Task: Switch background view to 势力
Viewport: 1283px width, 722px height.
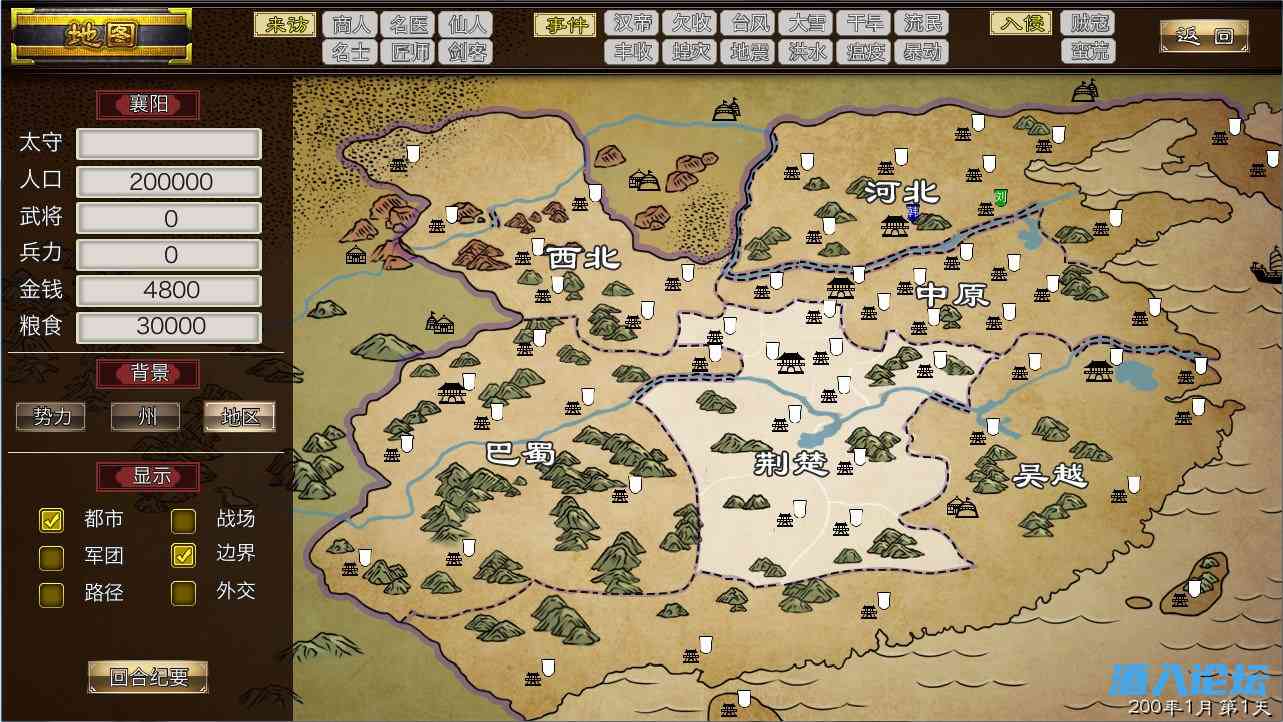Action: [x=50, y=417]
